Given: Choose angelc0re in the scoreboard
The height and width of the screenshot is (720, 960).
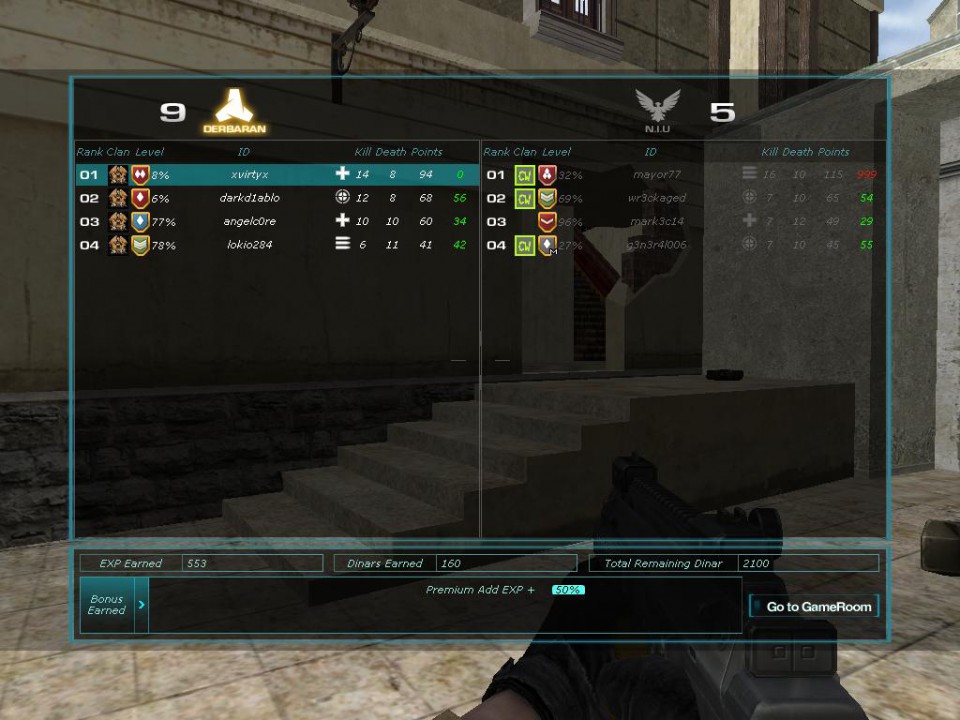Looking at the screenshot, I should pyautogui.click(x=249, y=221).
